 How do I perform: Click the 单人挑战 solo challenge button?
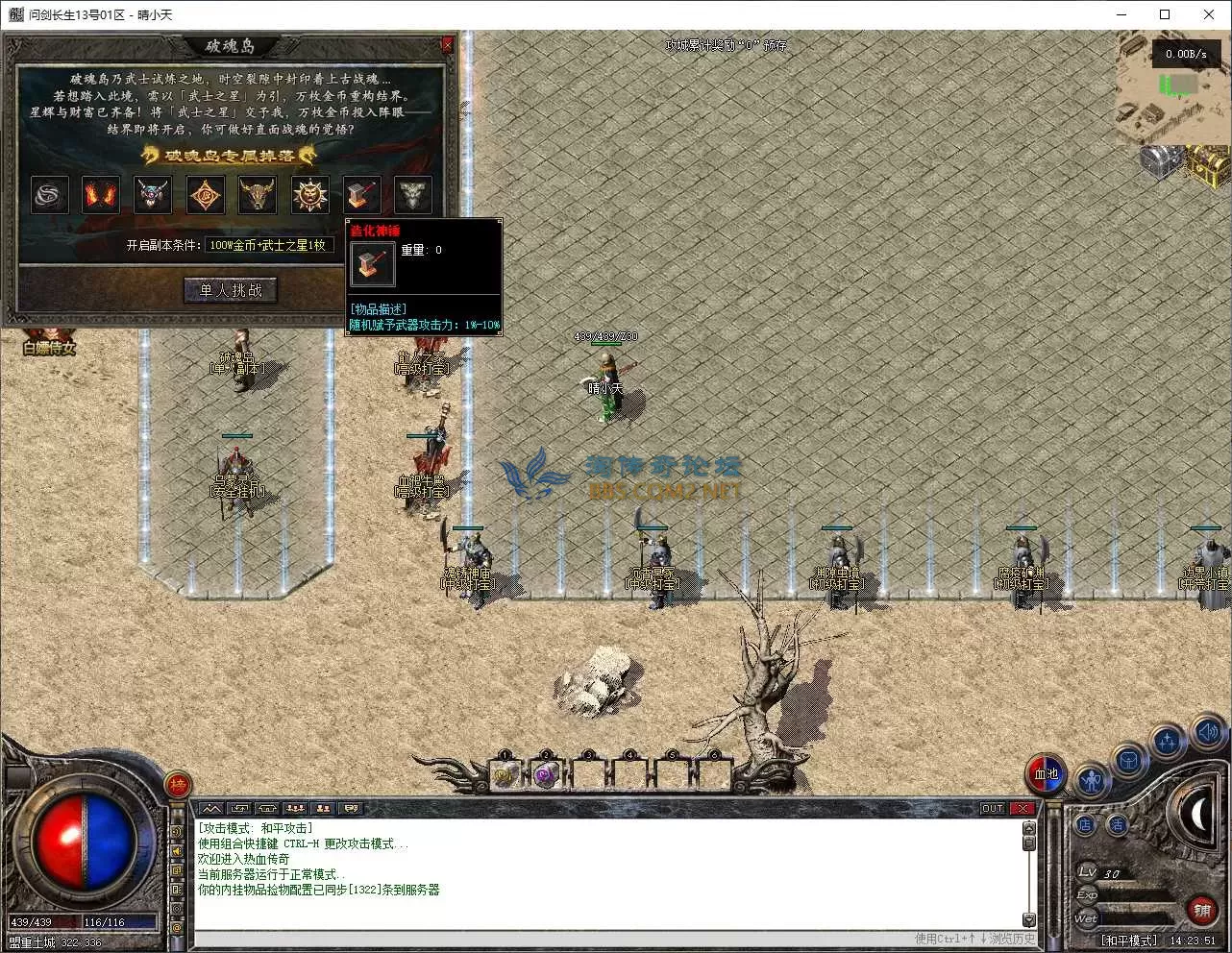point(231,290)
